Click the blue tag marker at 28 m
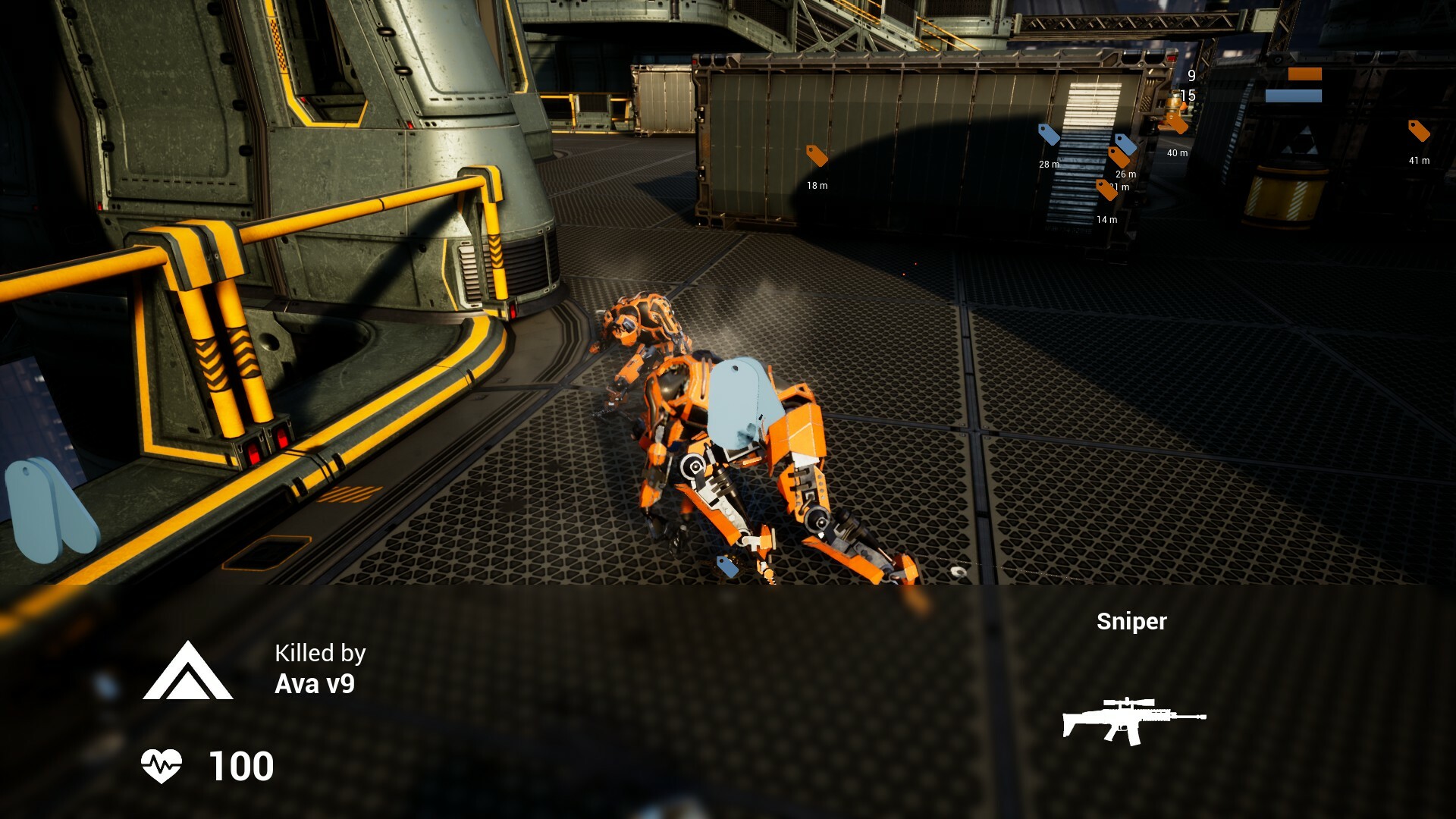Screen dimensions: 1456x819 click(x=1050, y=135)
